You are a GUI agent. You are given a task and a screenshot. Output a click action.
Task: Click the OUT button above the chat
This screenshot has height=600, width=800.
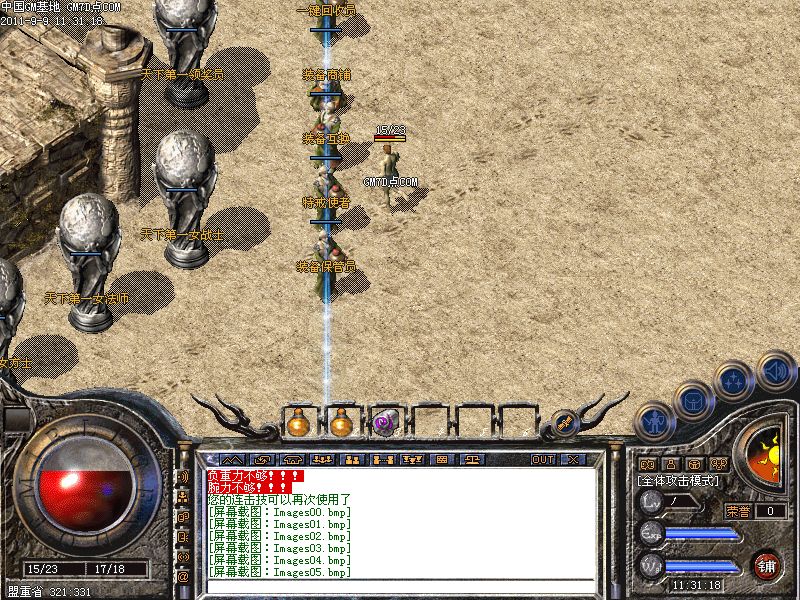542,459
